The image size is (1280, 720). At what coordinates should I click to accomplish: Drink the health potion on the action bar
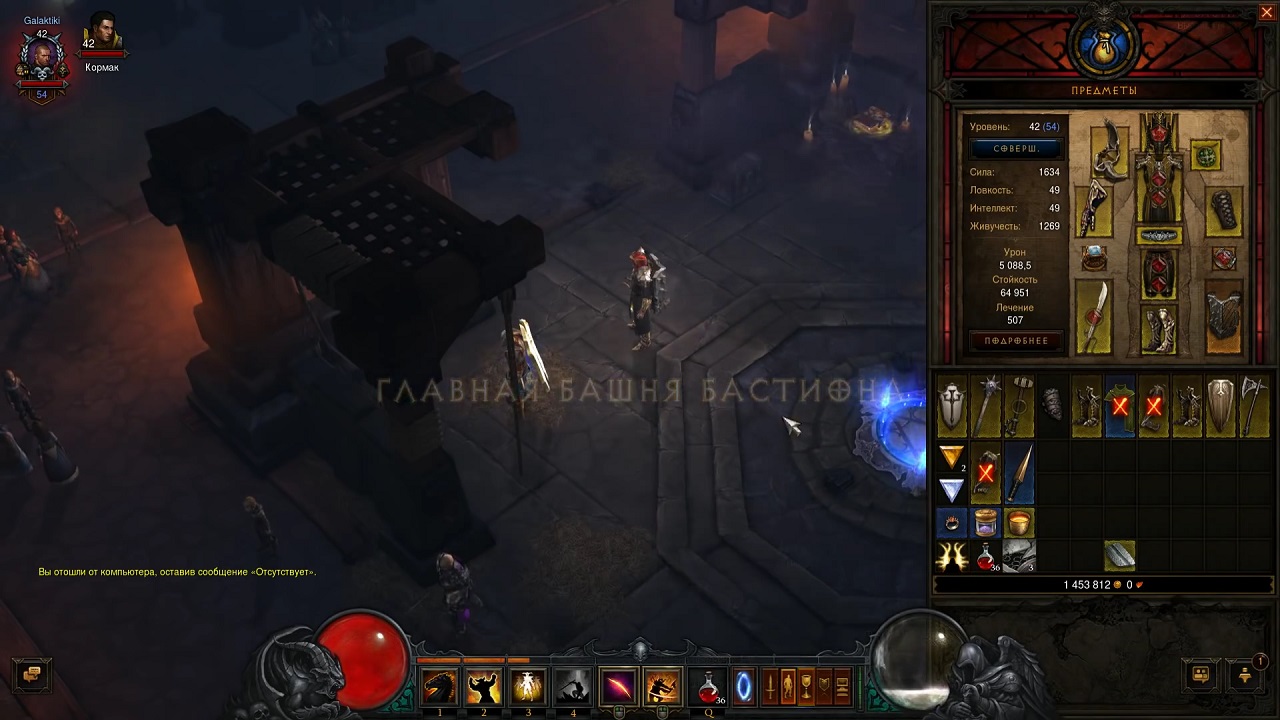coord(708,687)
